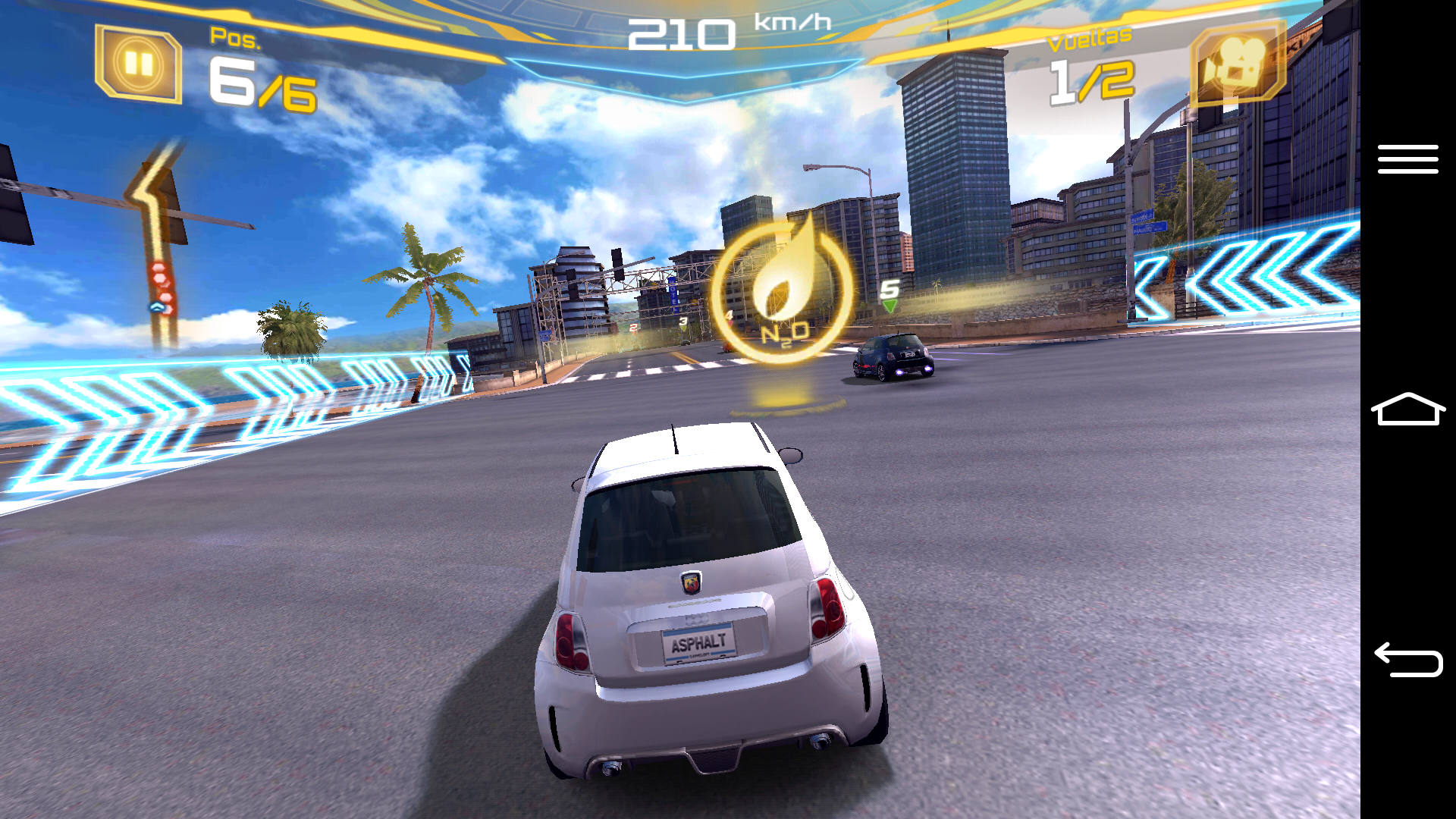Open the Android menu button
This screenshot has height=819, width=1456.
(x=1407, y=159)
